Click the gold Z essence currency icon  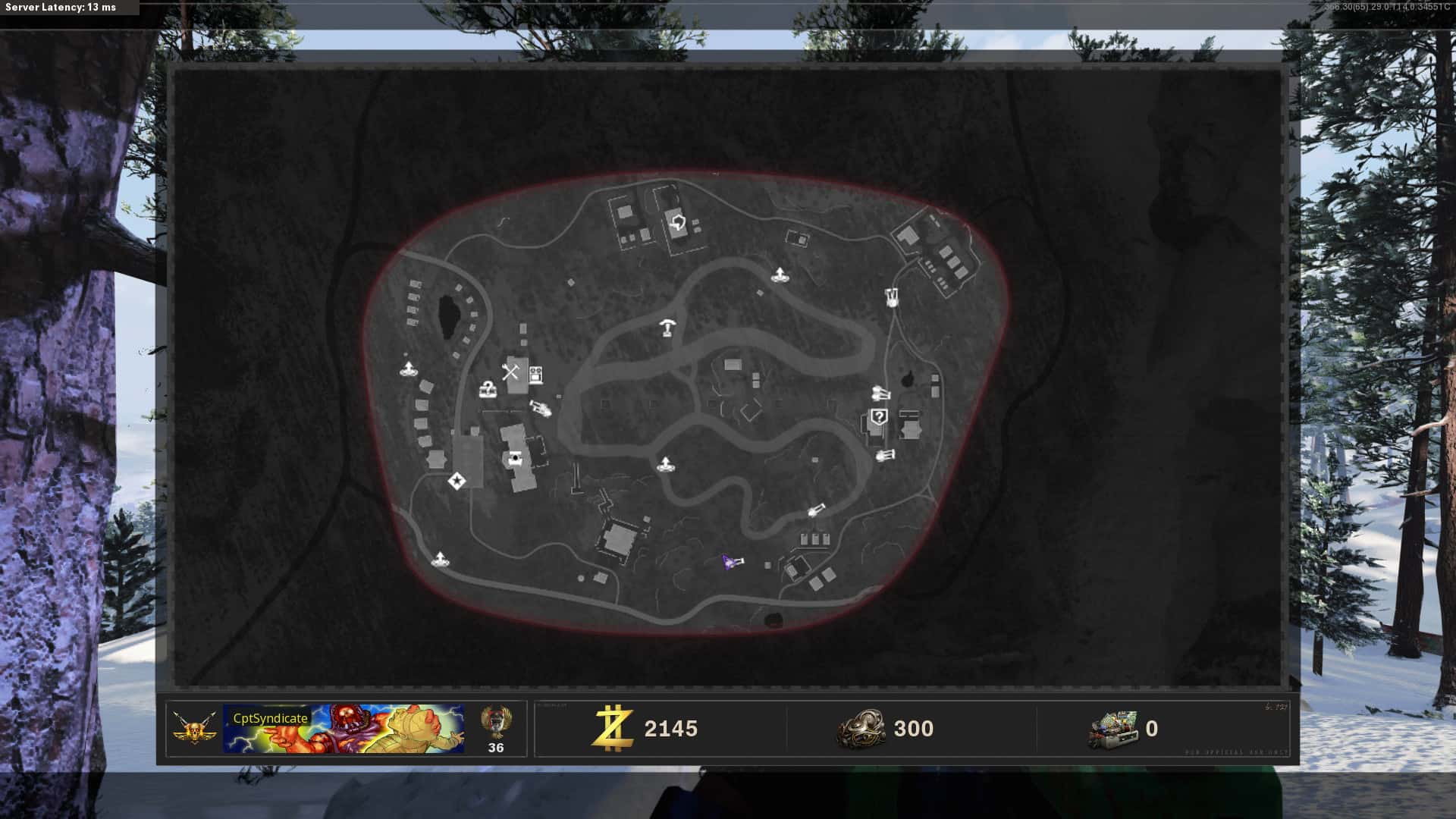click(x=613, y=729)
